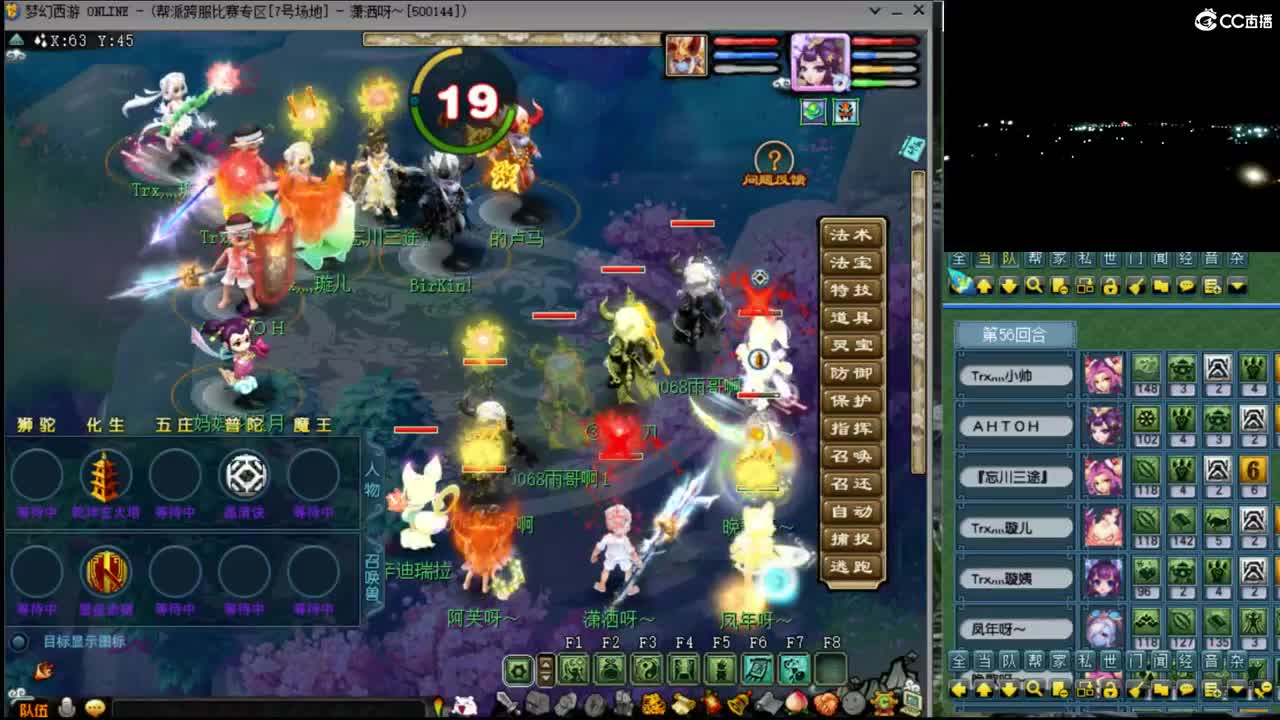This screenshot has height=720, width=1280.
Task: Click the 防御 defend command button
Action: pos(851,373)
